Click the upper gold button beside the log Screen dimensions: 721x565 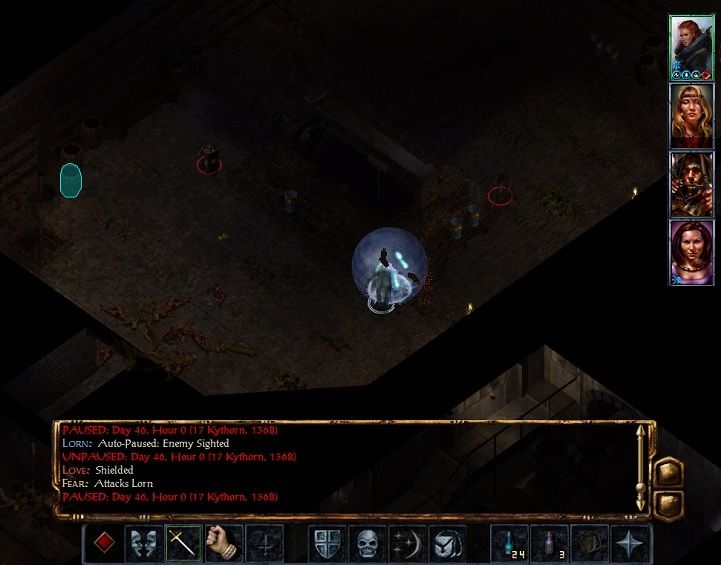pyautogui.click(x=668, y=470)
